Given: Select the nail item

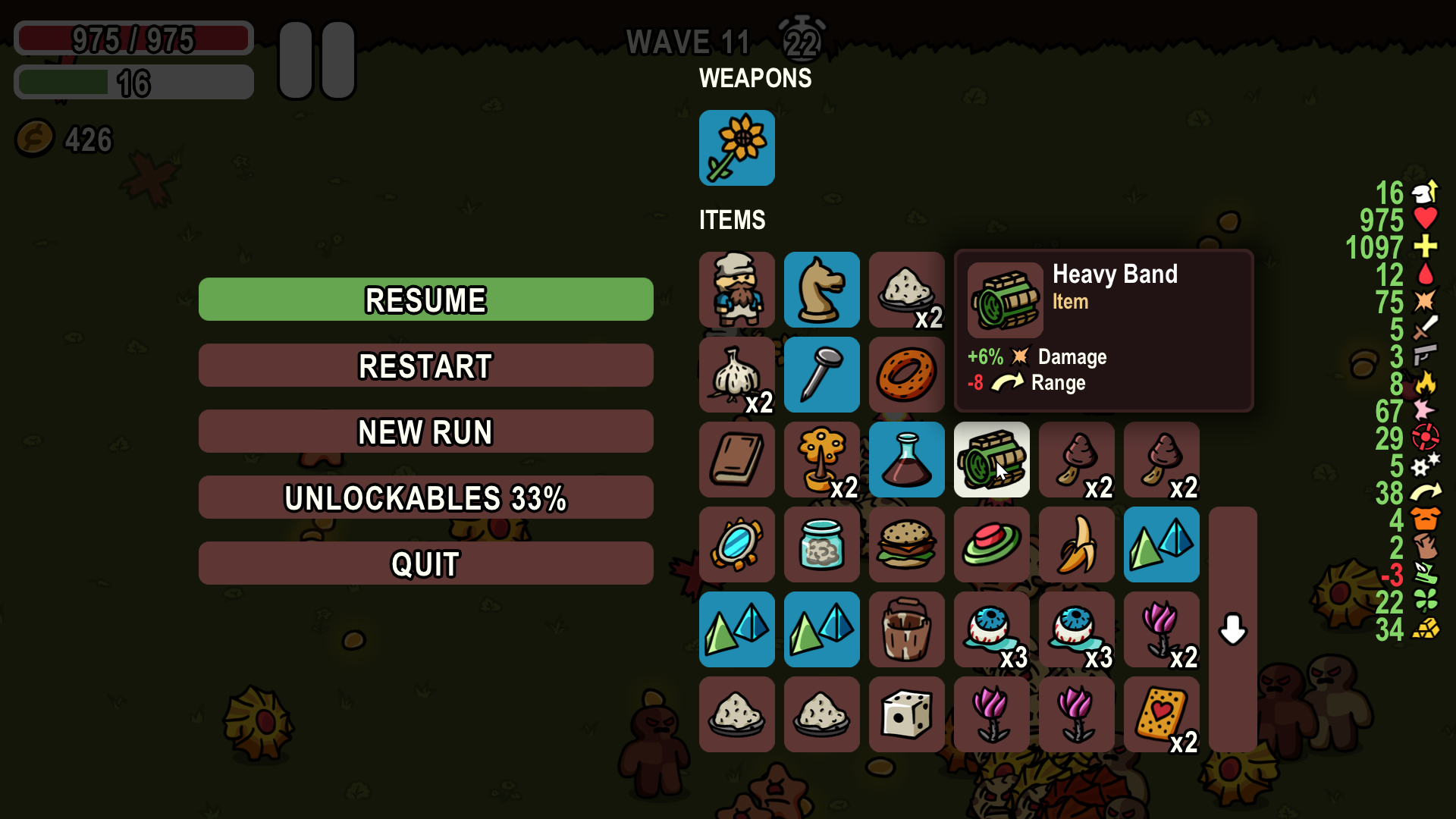Looking at the screenshot, I should tap(821, 375).
